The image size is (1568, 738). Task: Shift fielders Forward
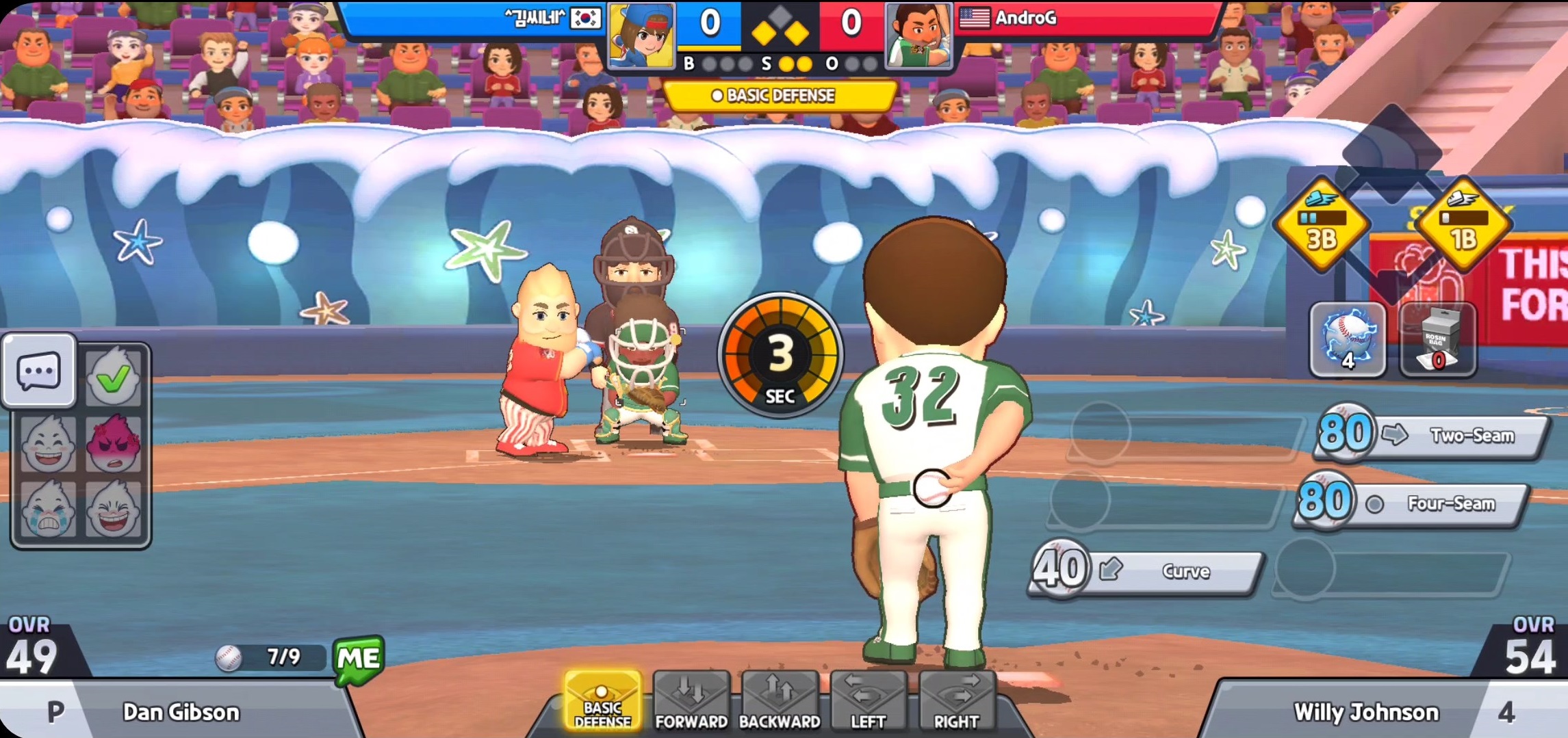tap(691, 702)
